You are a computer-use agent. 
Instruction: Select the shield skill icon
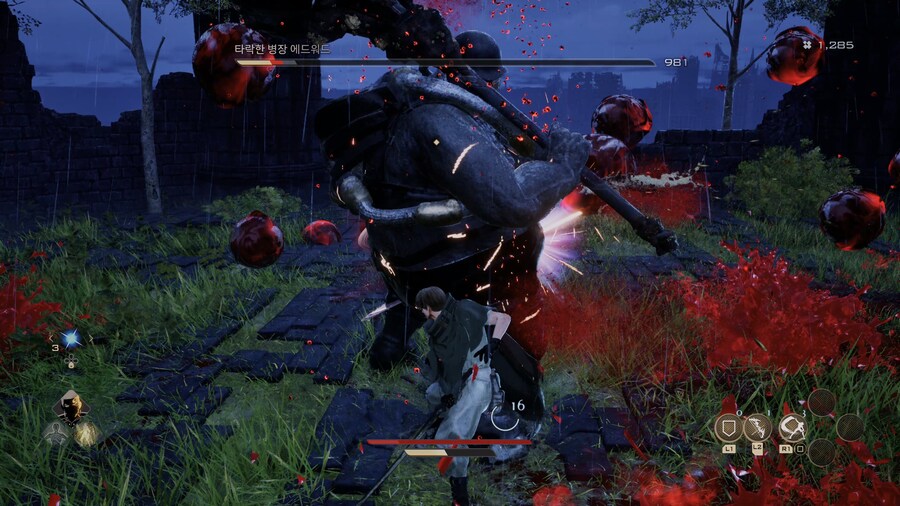(727, 428)
